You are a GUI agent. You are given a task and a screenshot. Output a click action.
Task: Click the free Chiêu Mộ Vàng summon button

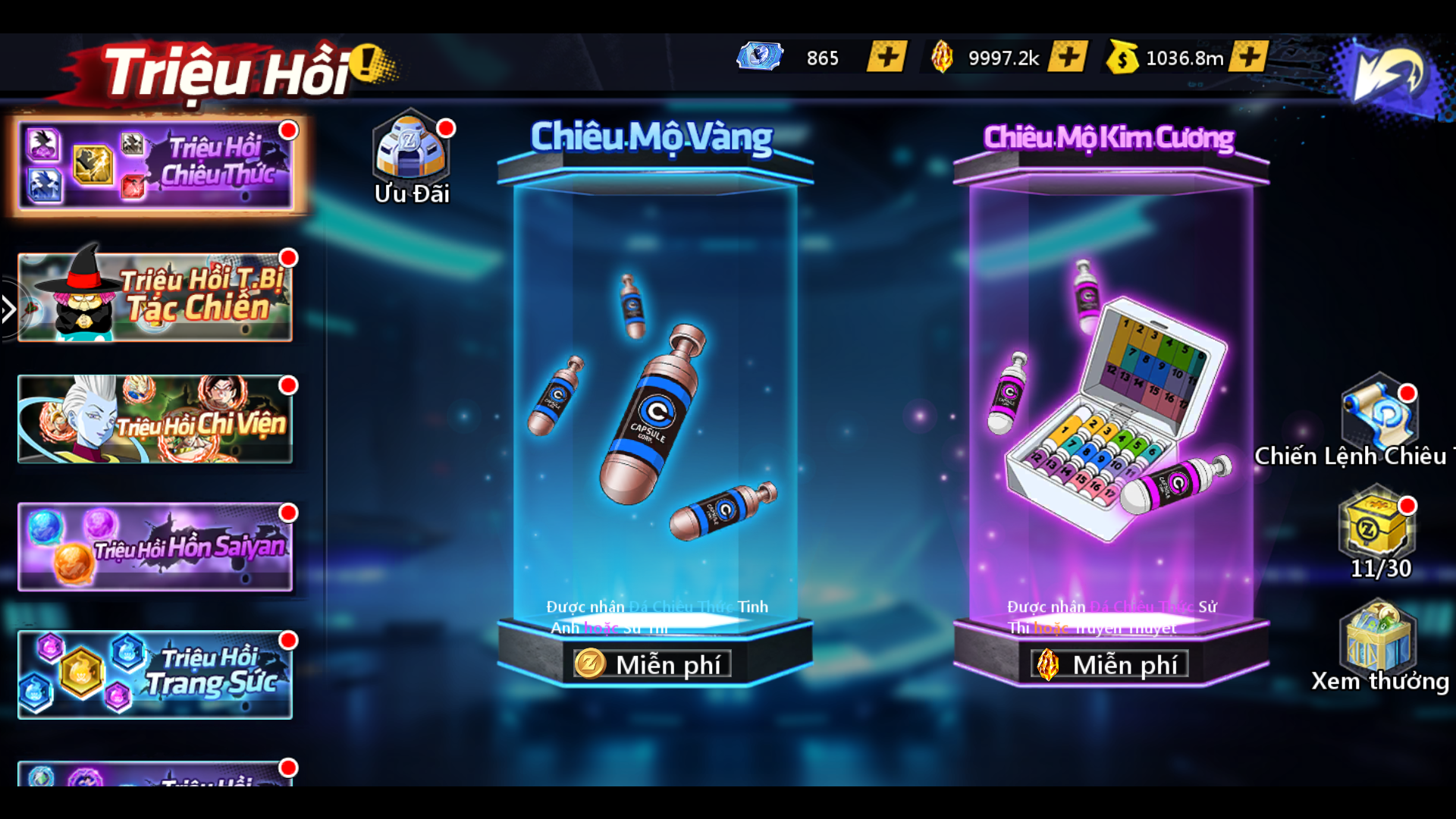coord(652,664)
